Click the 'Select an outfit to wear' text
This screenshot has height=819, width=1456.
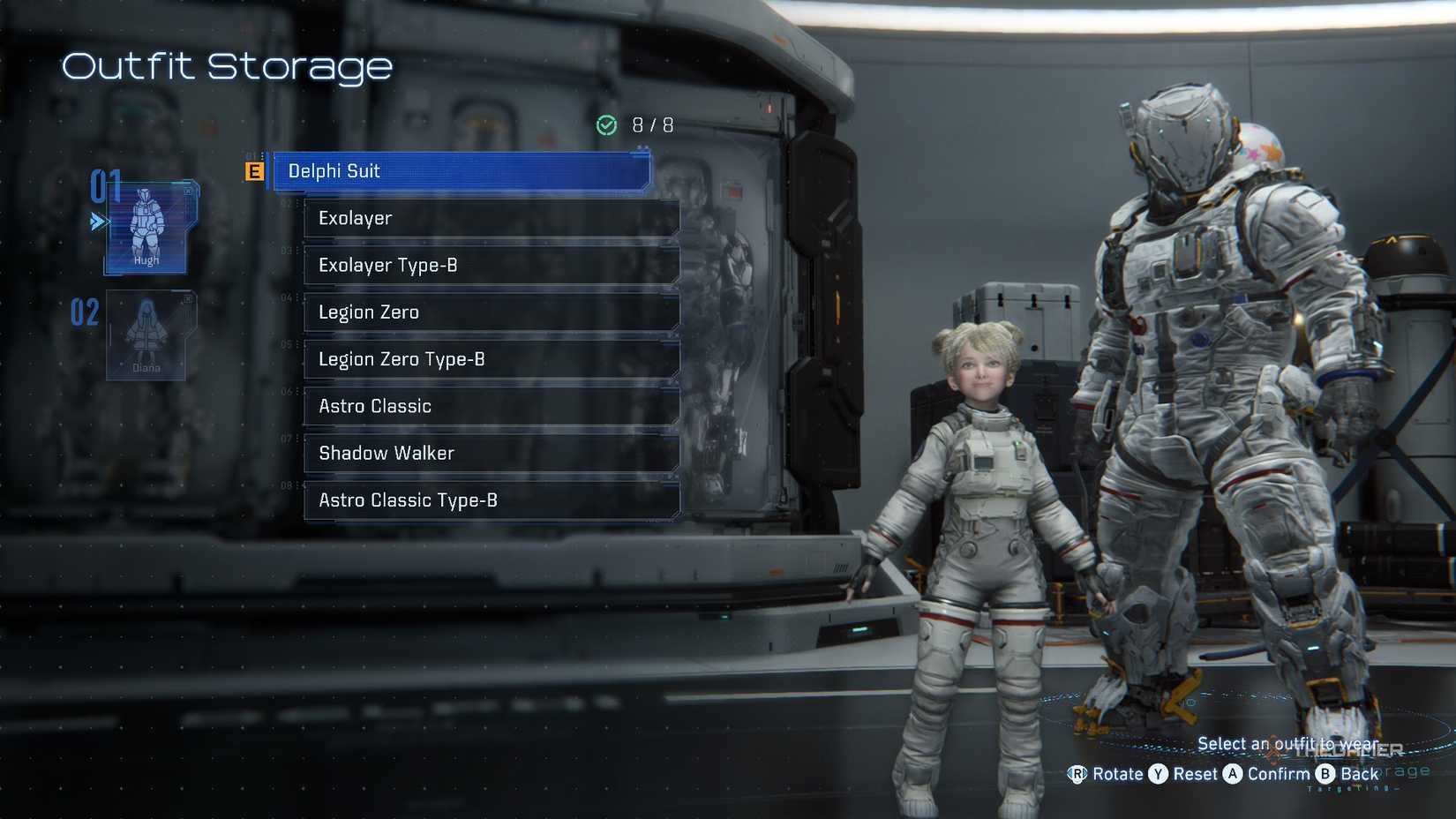point(1290,744)
